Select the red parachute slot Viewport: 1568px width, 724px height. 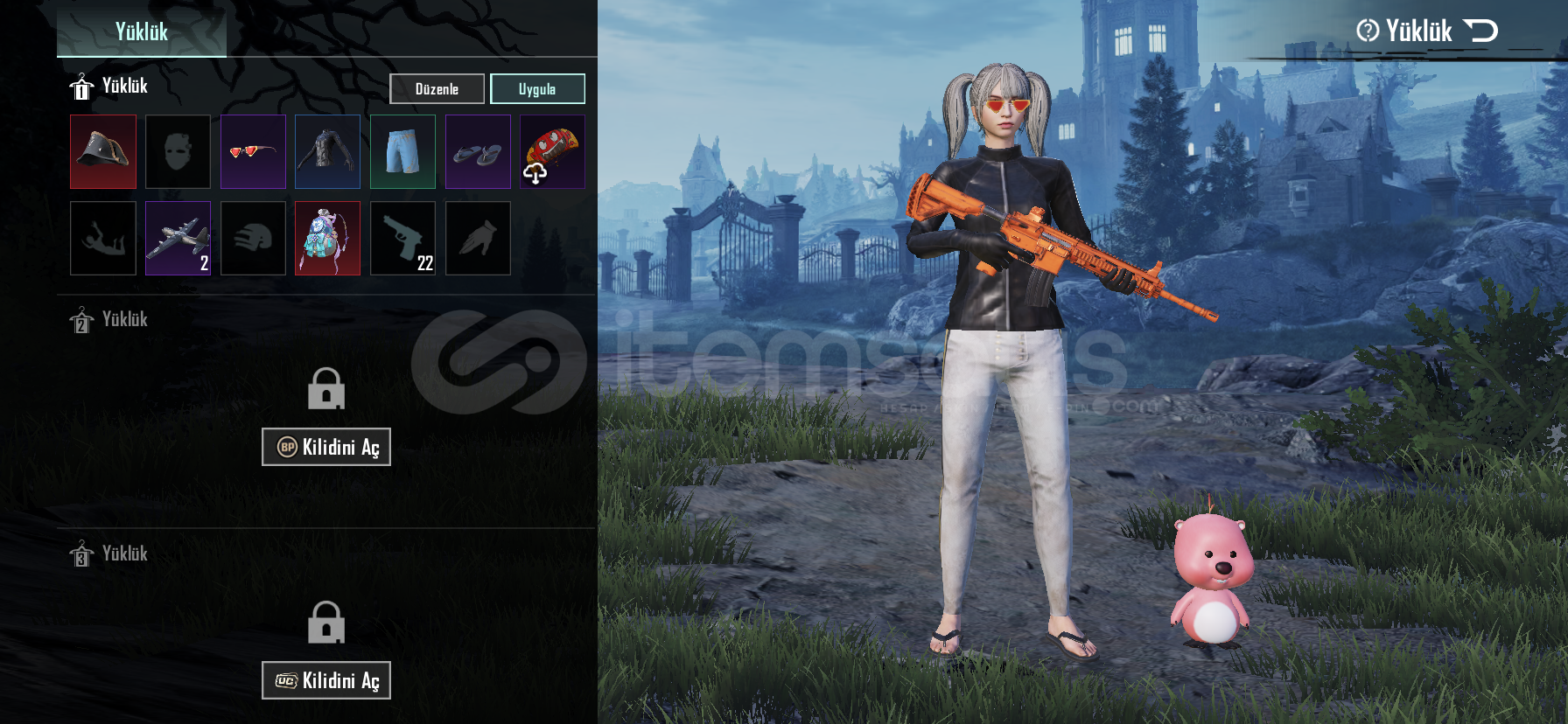tap(552, 151)
